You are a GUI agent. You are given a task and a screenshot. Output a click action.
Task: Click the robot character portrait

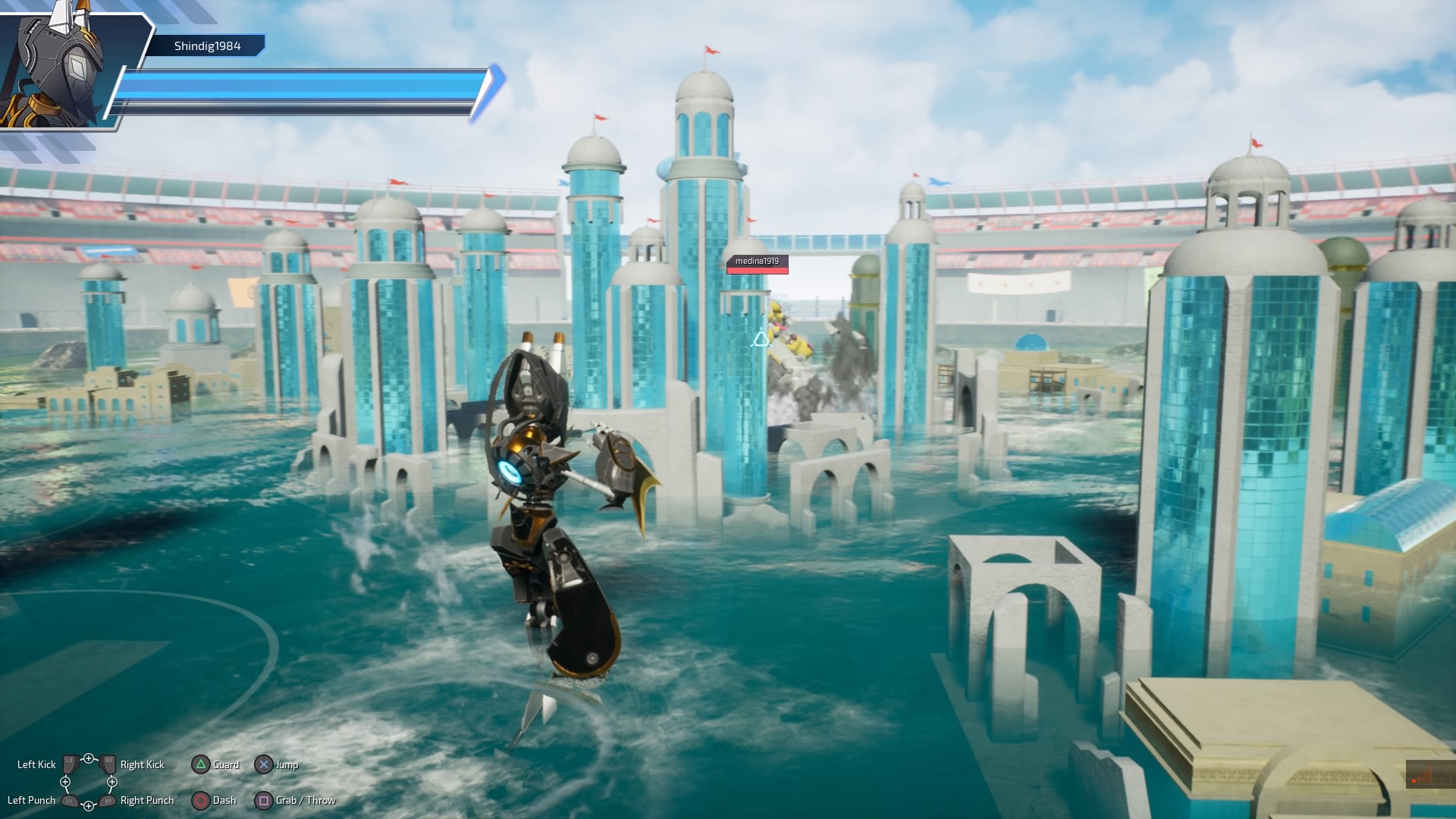pyautogui.click(x=61, y=68)
